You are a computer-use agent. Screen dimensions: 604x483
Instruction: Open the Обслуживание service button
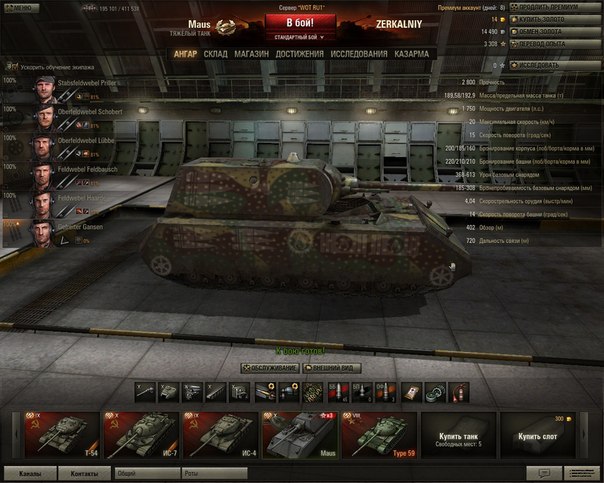click(x=270, y=368)
